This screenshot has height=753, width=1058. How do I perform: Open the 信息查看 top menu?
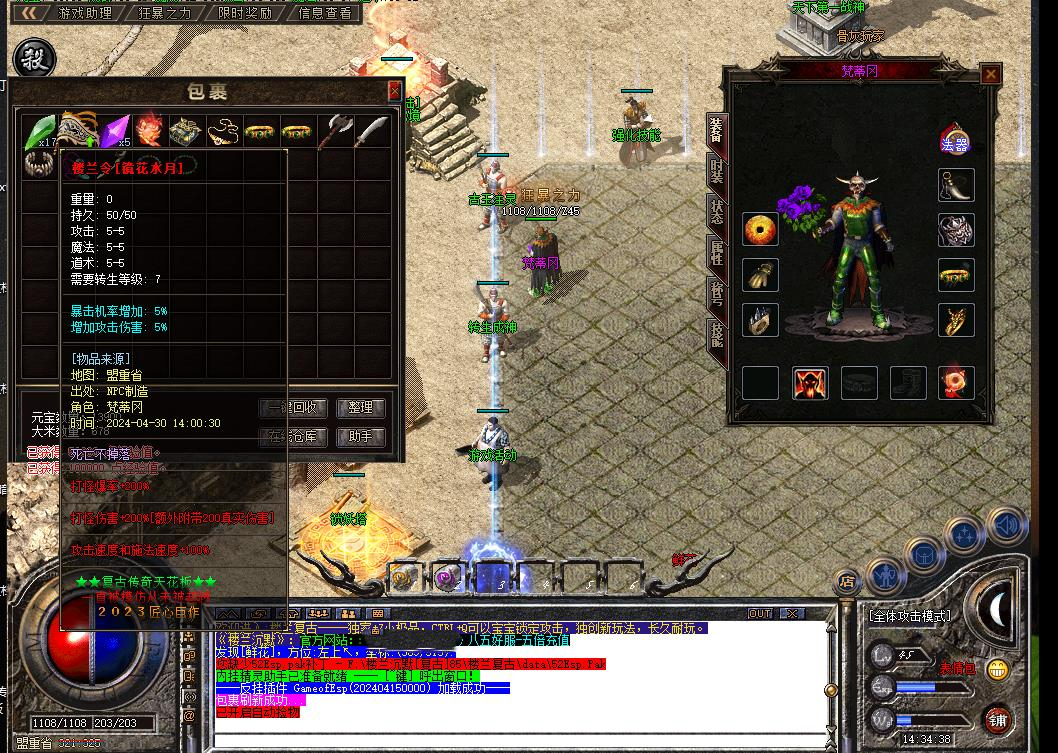tap(325, 13)
